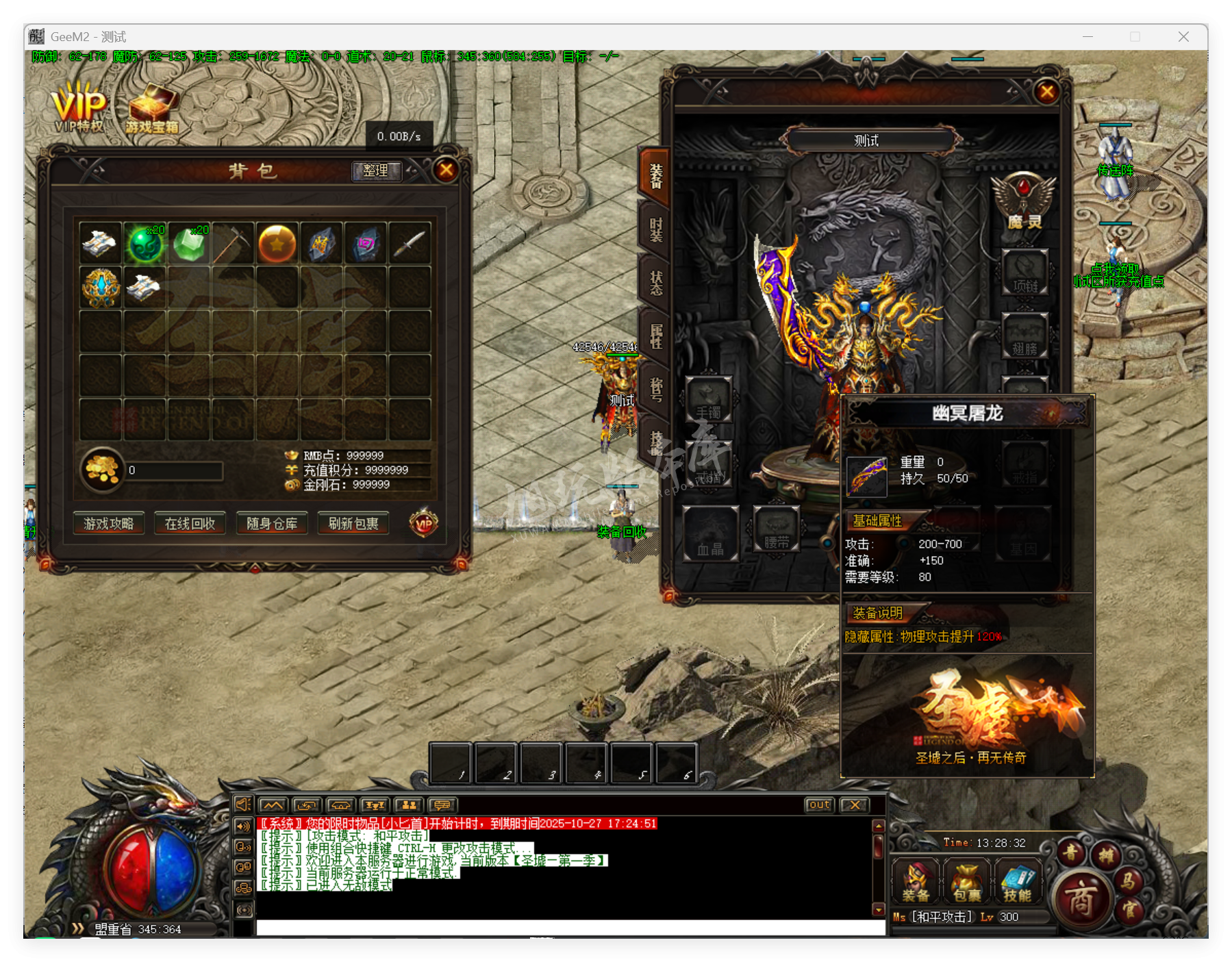Open character equipment via 装备 icon
This screenshot has width=1232, height=962.
pyautogui.click(x=916, y=882)
